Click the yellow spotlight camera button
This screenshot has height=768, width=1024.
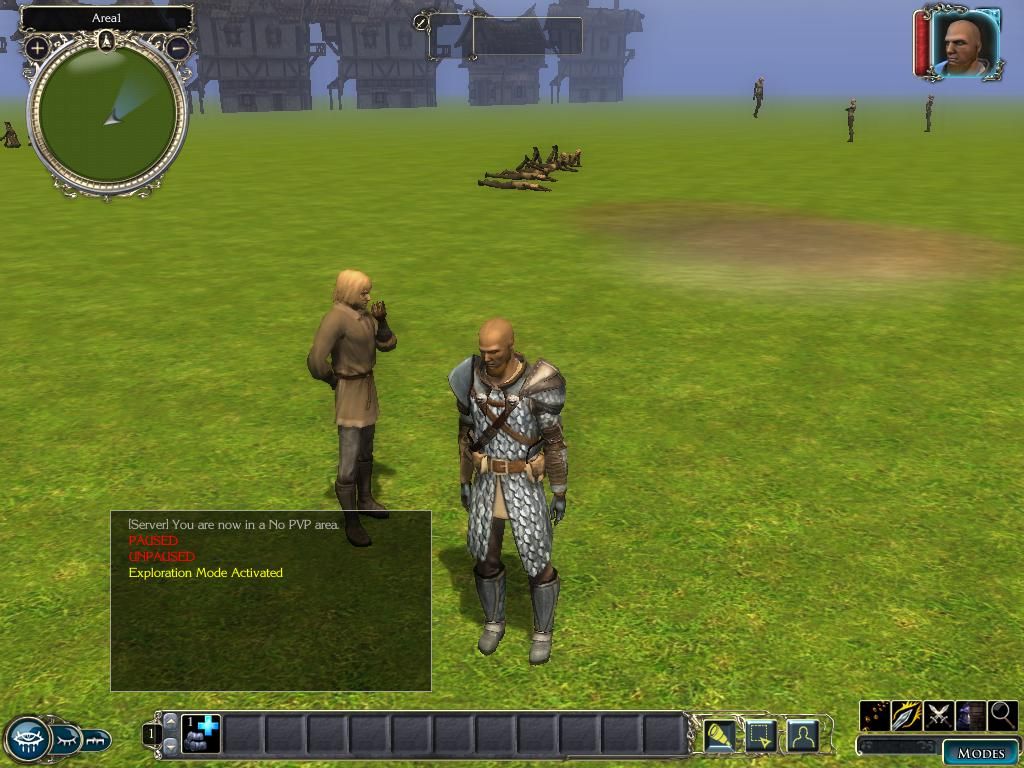point(718,735)
